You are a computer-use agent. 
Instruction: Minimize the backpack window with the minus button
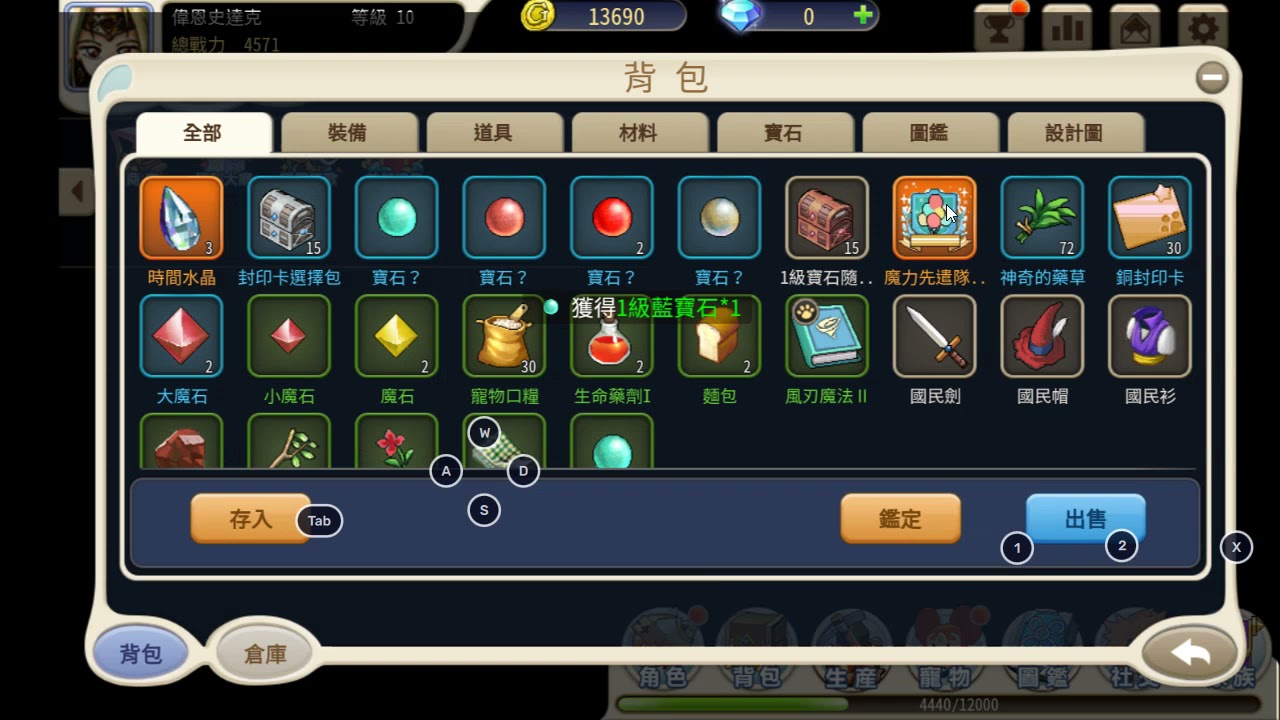(1212, 77)
